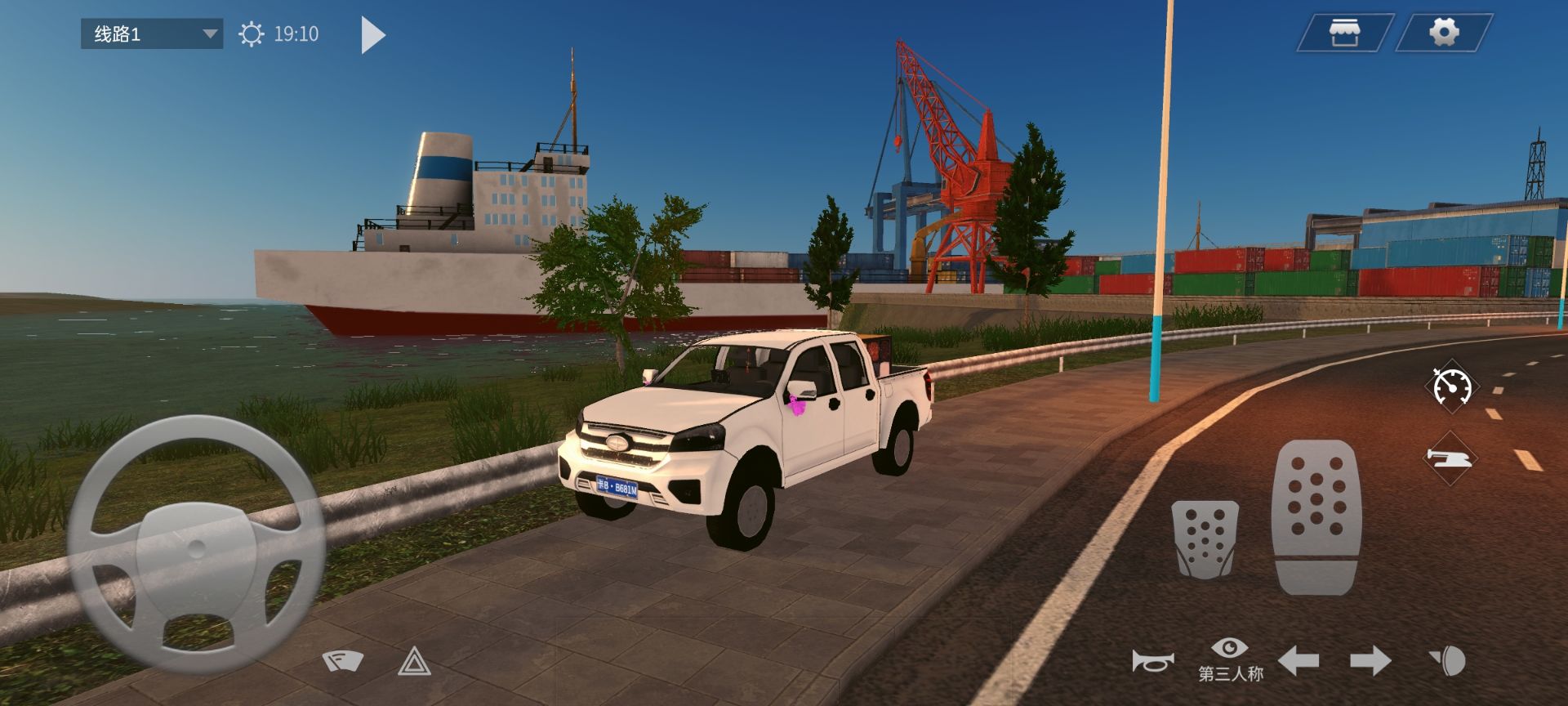Viewport: 1568px width, 706px height.
Task: Tap the speedometer cruise control icon
Action: point(1452,386)
